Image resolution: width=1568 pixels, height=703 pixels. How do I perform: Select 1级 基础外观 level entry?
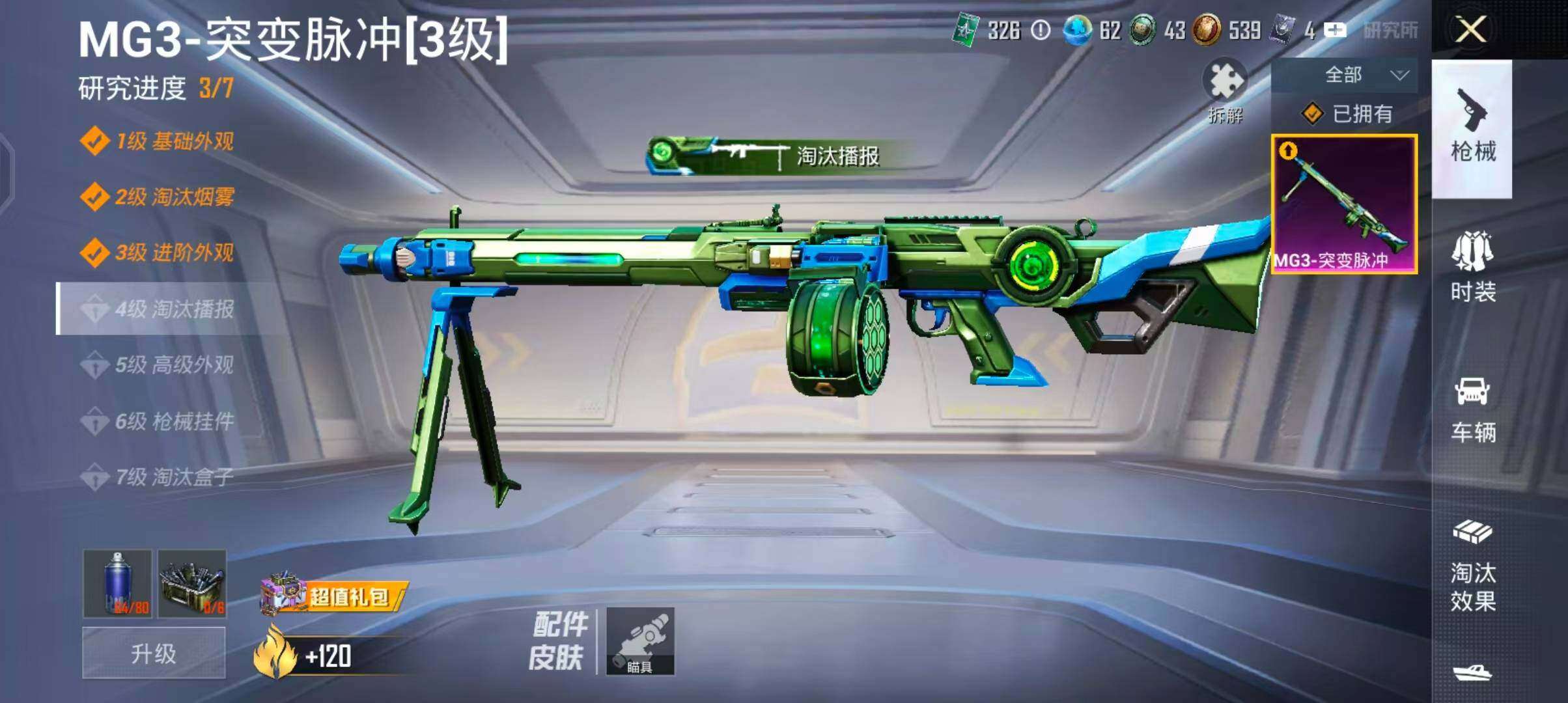(x=158, y=141)
